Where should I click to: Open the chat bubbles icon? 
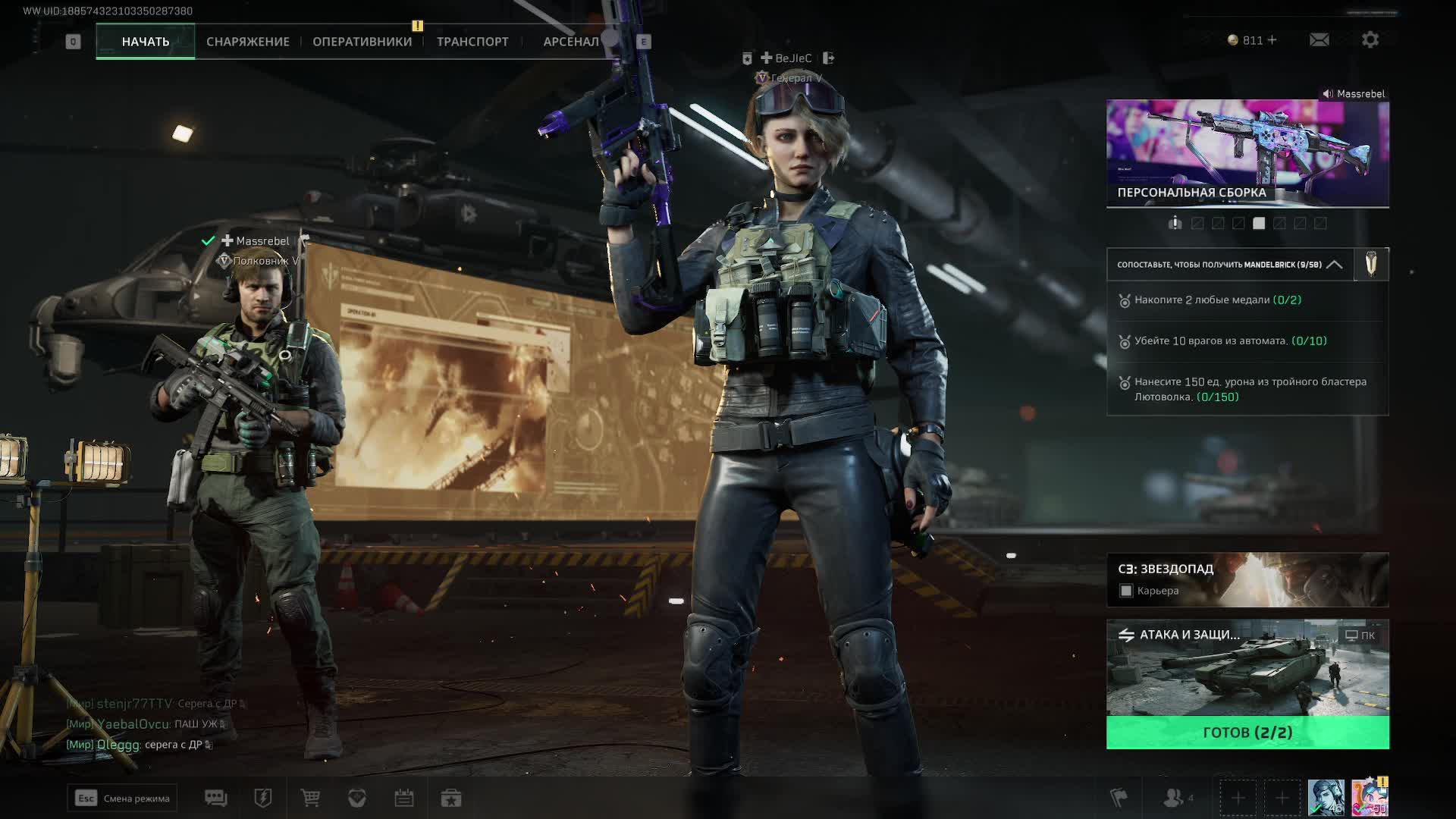(x=215, y=798)
